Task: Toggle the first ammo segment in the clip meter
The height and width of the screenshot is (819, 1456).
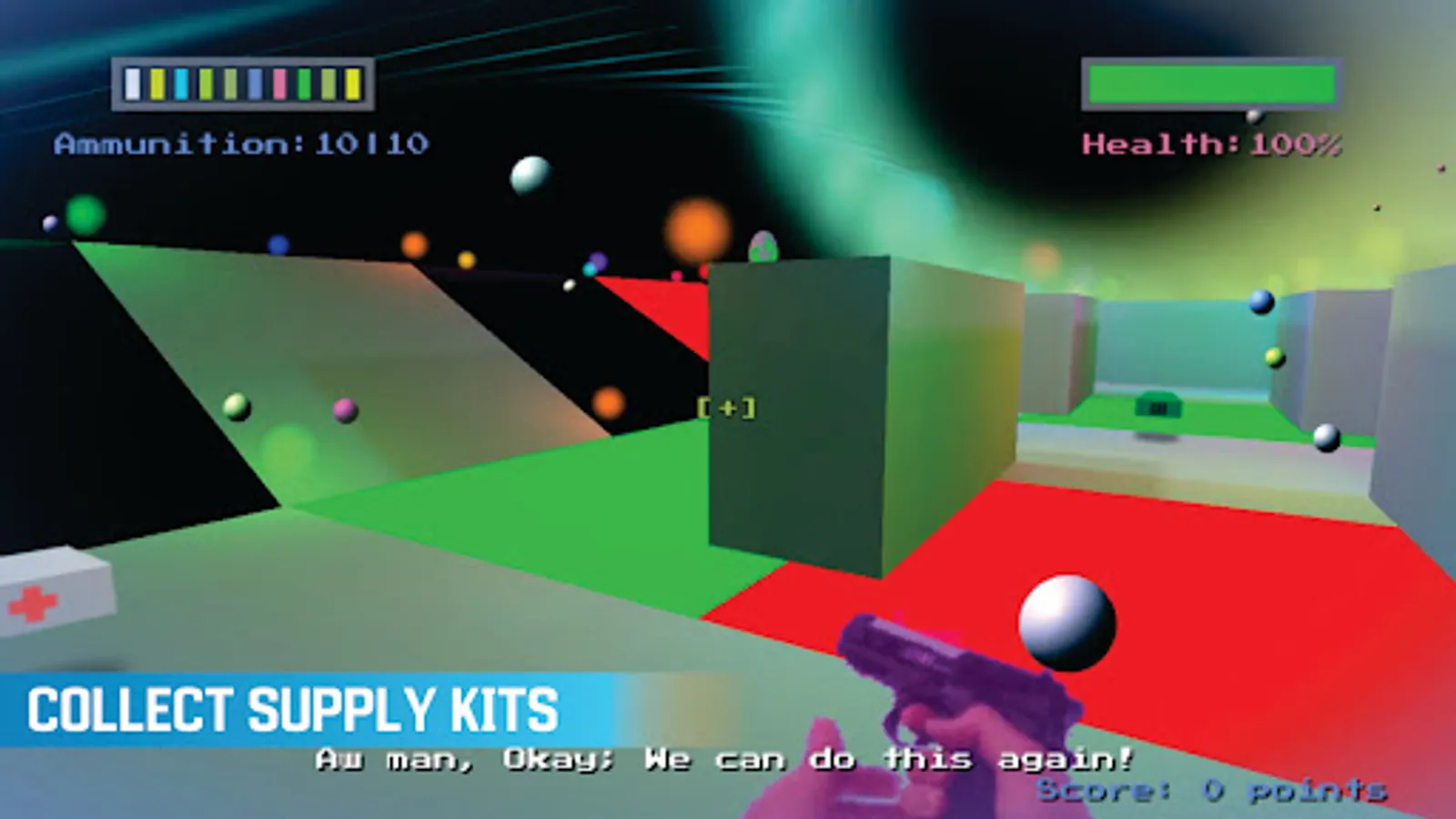Action: coord(132,82)
